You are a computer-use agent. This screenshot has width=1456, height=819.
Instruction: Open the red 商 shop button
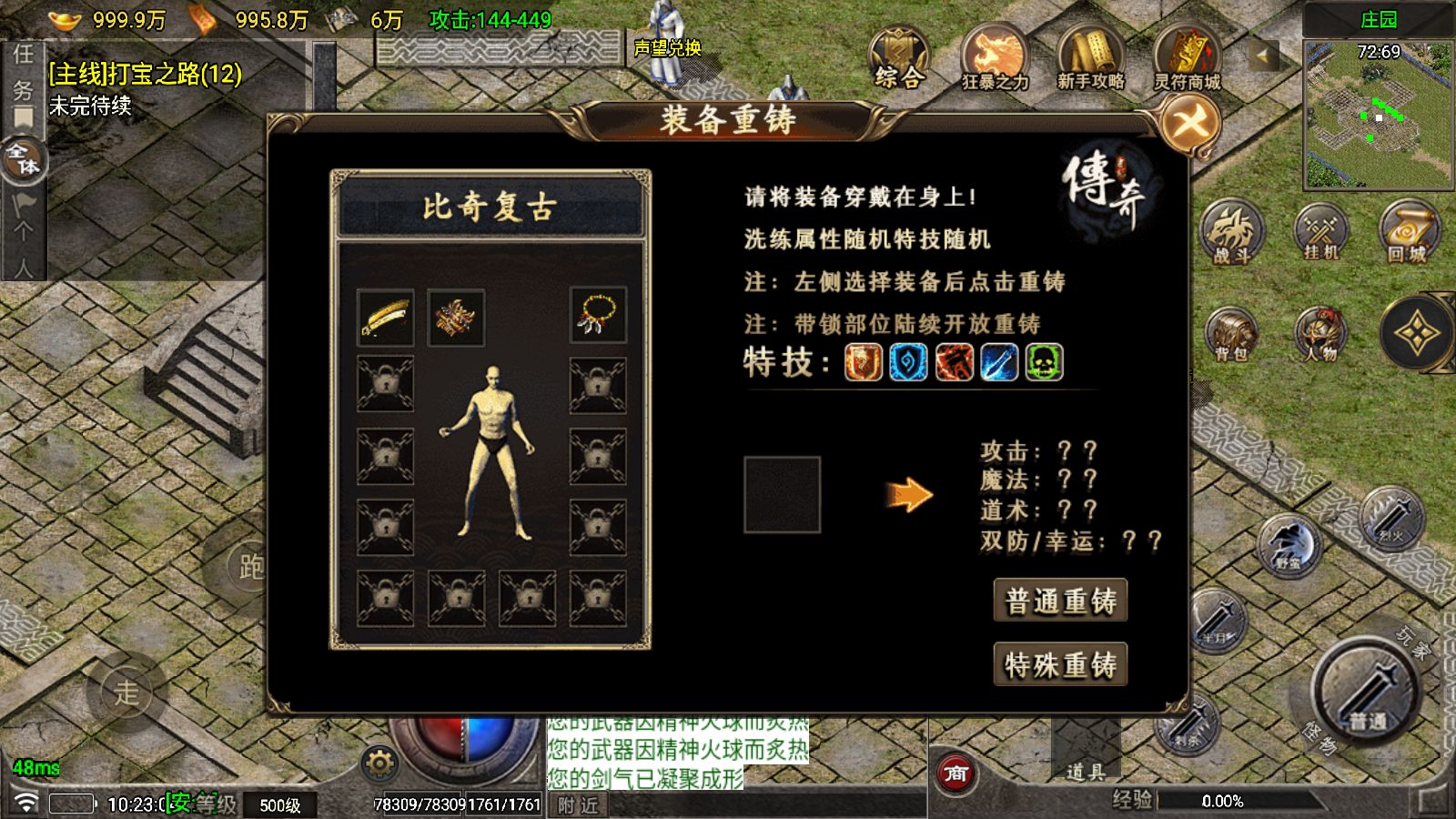click(955, 773)
